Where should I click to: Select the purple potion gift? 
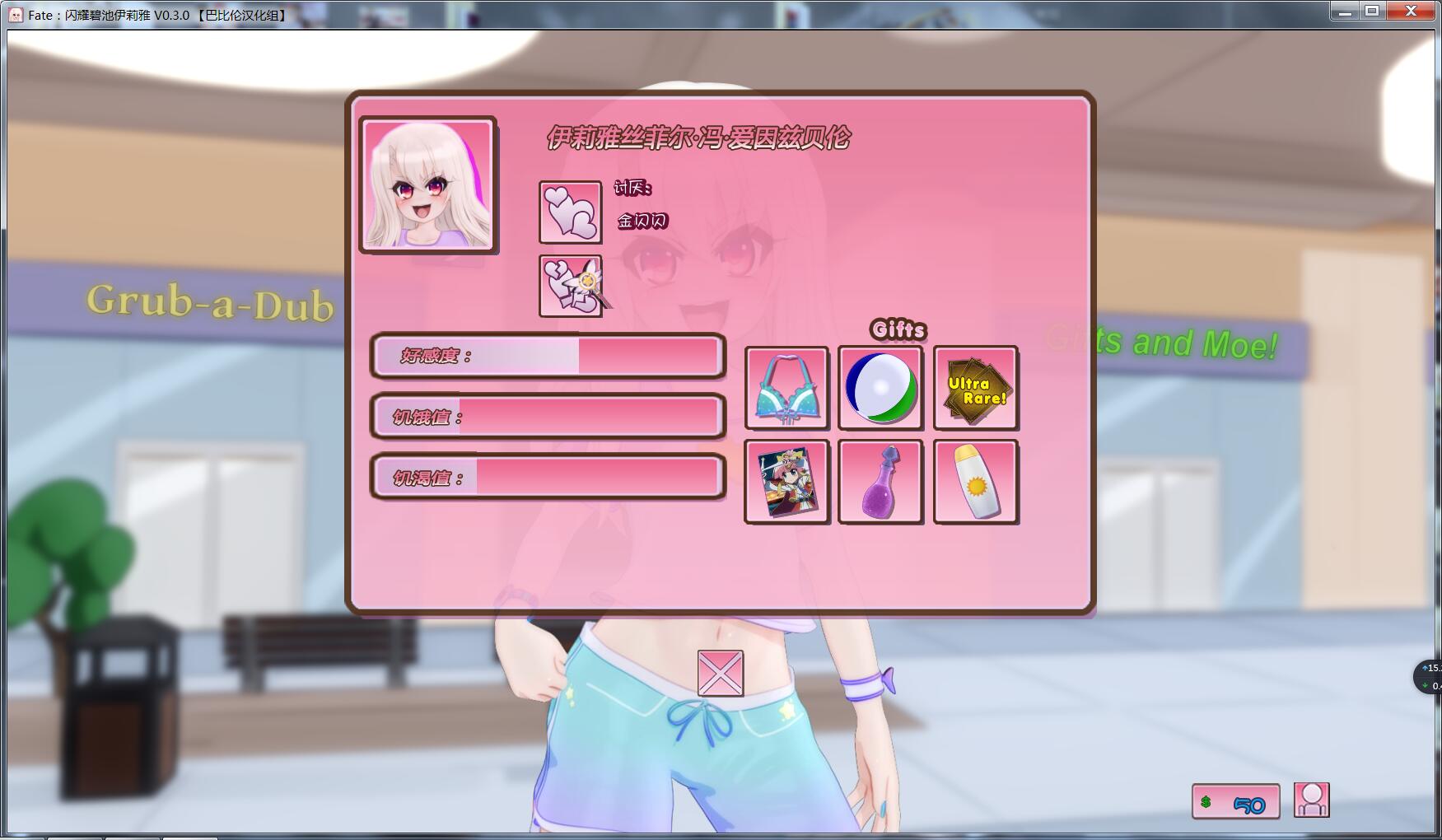coord(880,482)
